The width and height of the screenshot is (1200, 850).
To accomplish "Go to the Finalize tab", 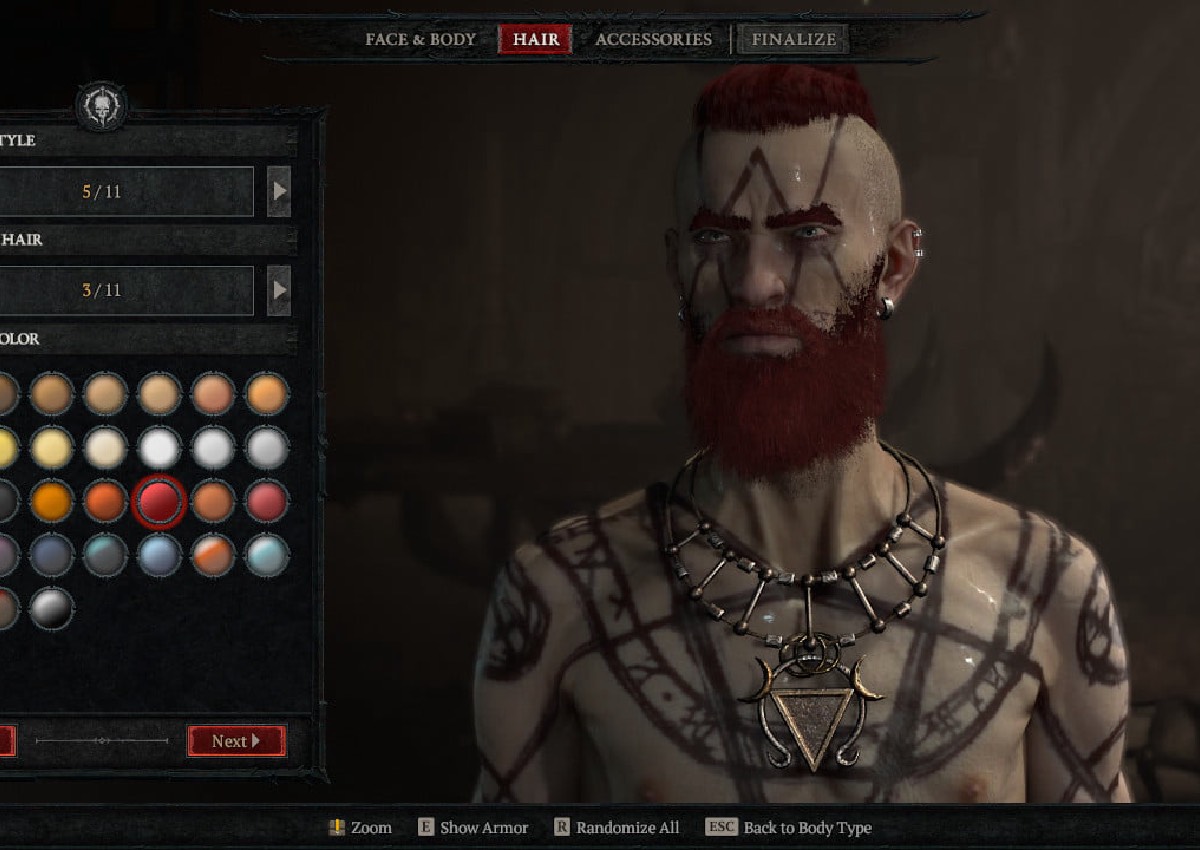I will [x=793, y=40].
